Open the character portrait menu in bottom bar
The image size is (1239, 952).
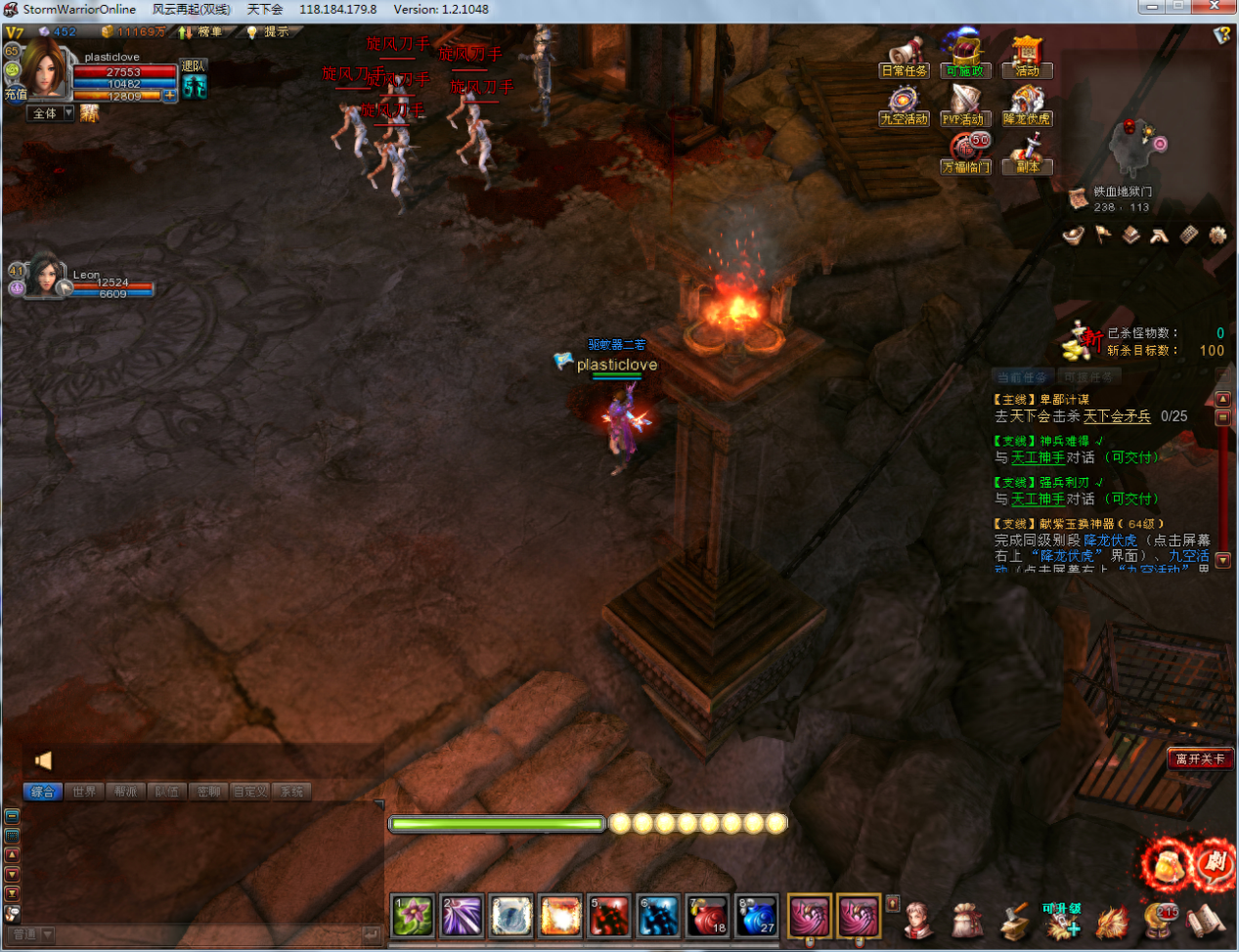[x=918, y=921]
